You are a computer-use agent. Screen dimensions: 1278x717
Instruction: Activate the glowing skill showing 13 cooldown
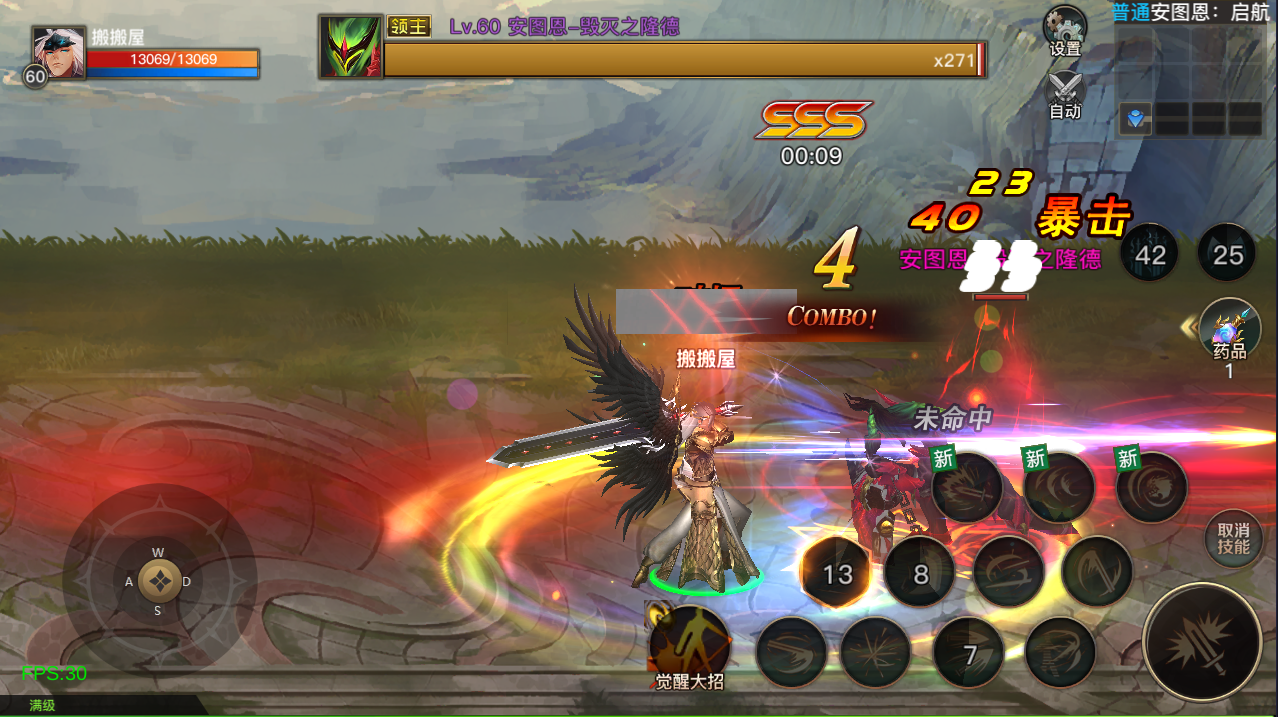(x=838, y=573)
